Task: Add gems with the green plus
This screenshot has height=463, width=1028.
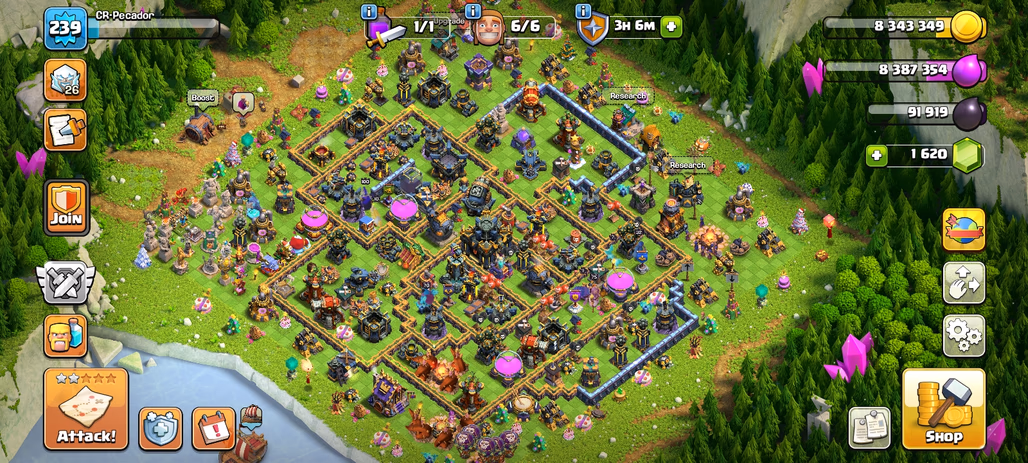Action: pyautogui.click(x=877, y=155)
